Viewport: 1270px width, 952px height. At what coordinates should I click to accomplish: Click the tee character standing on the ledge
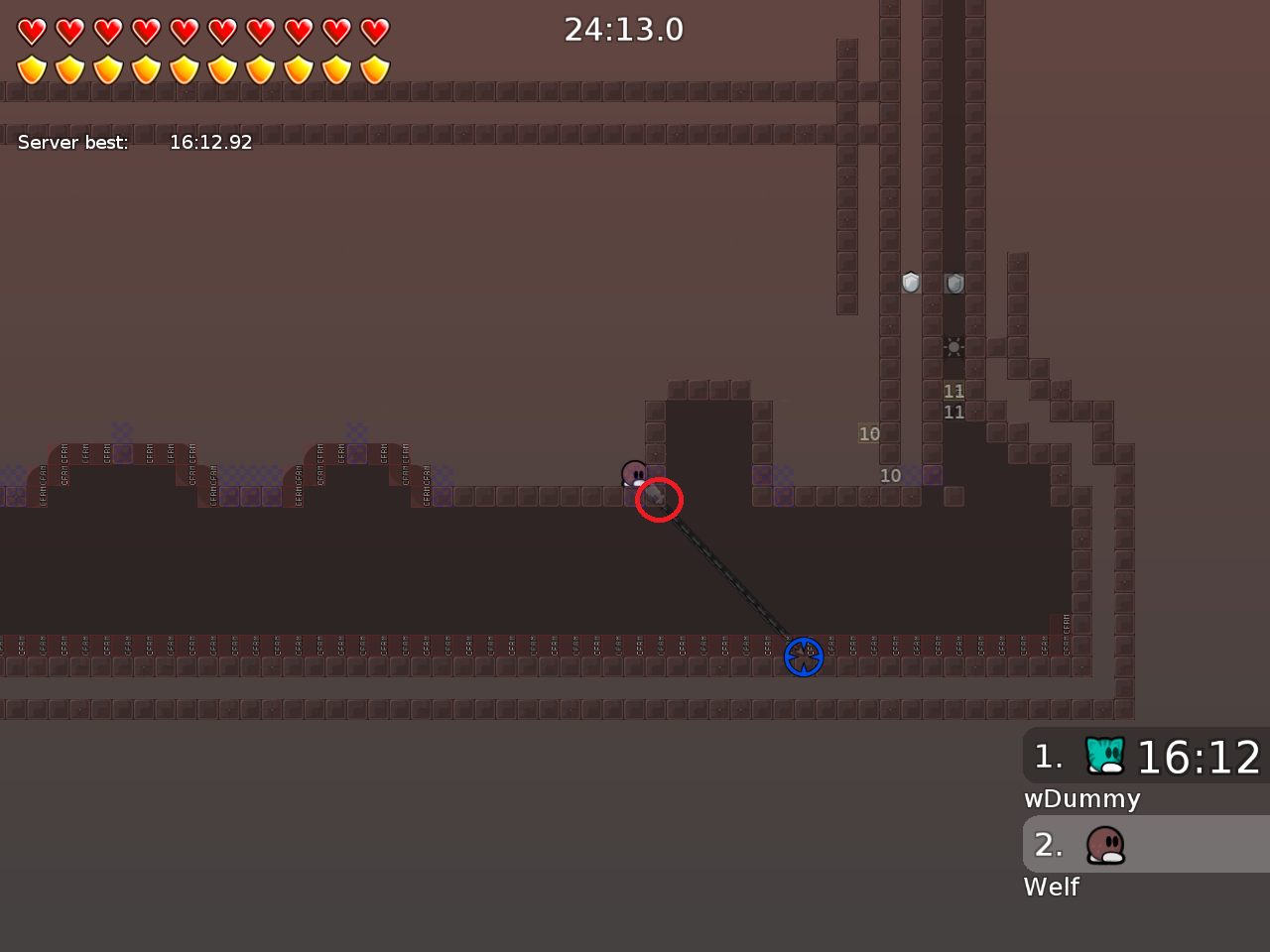tap(635, 475)
